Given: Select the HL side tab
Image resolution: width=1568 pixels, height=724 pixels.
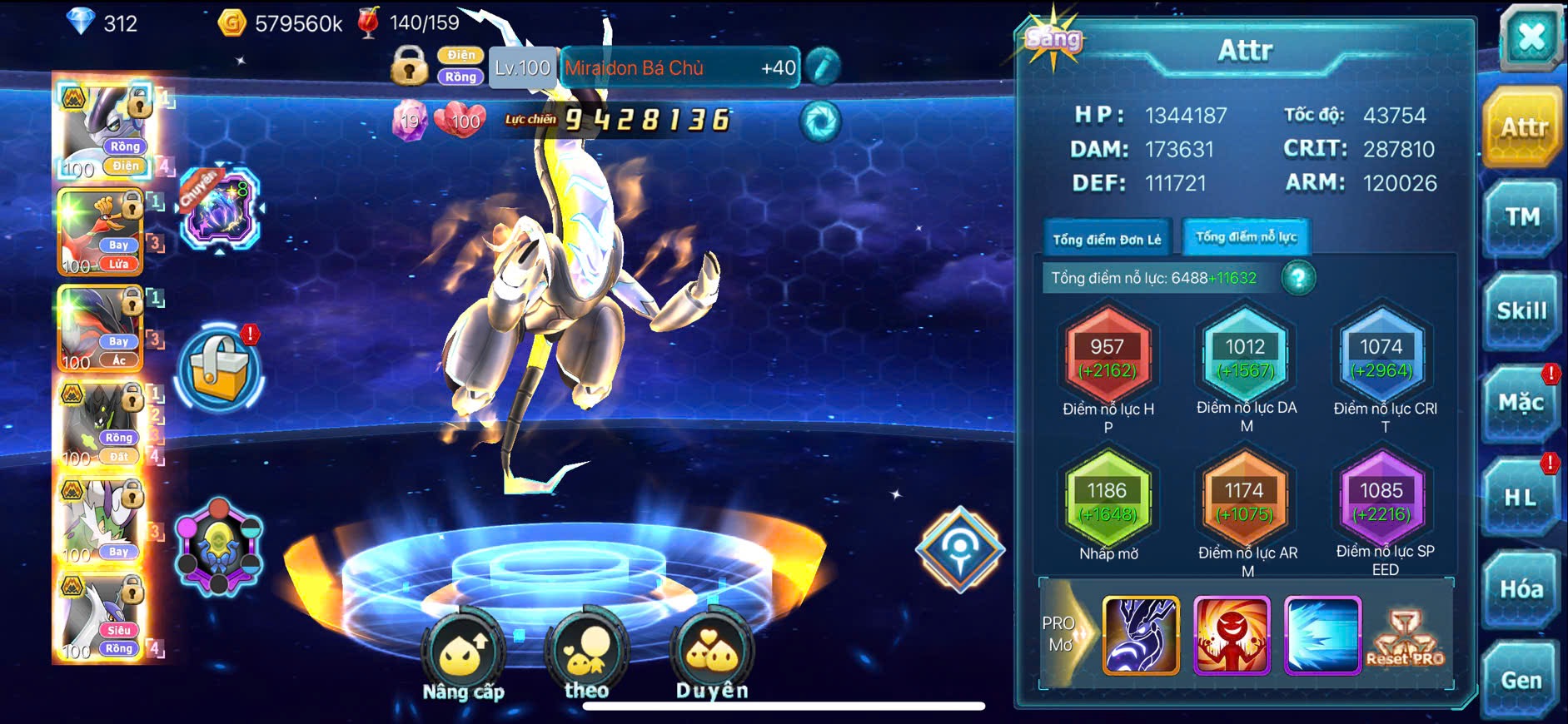Looking at the screenshot, I should [1521, 498].
